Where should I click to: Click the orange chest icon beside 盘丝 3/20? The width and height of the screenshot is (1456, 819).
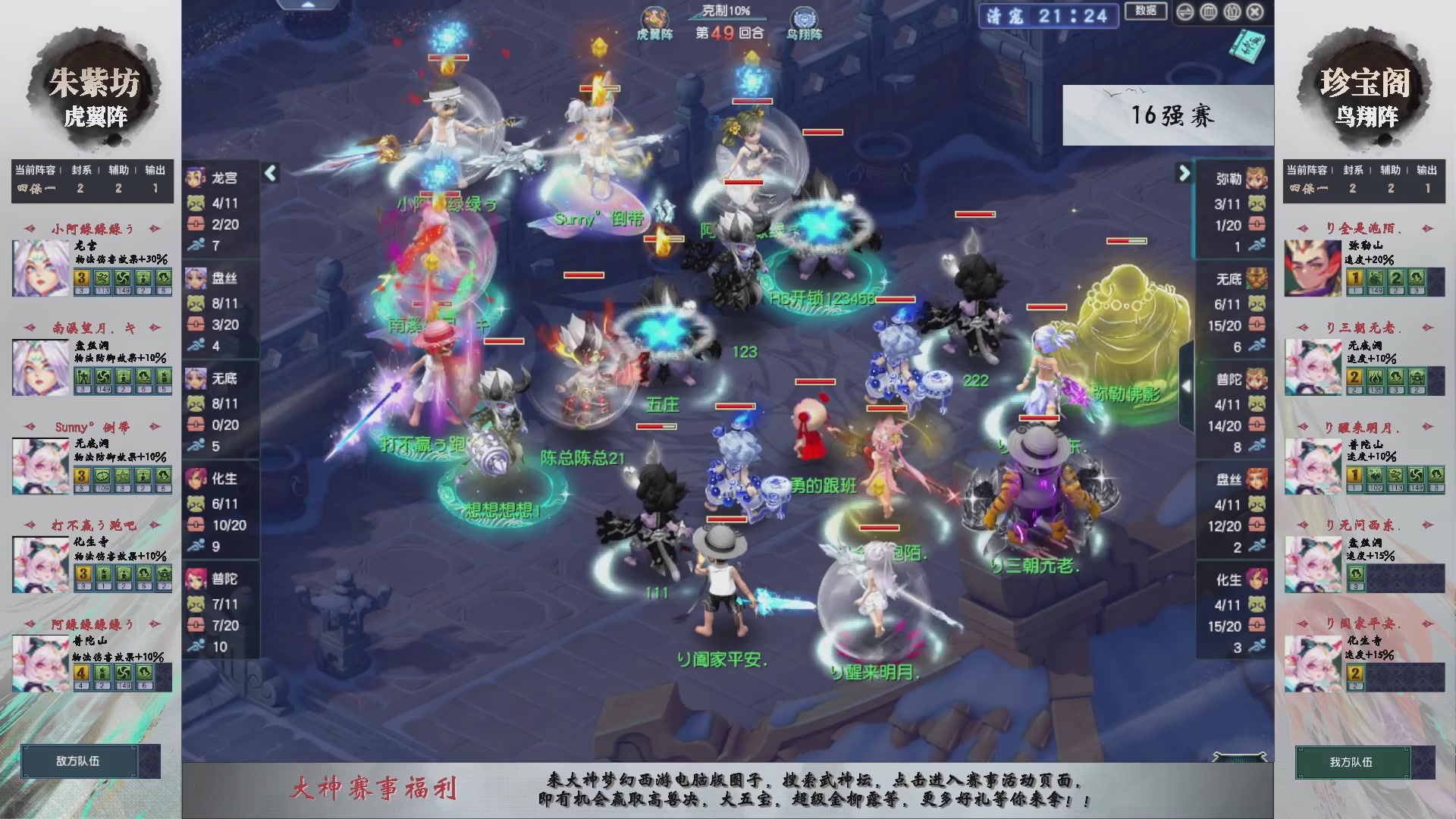click(x=196, y=322)
